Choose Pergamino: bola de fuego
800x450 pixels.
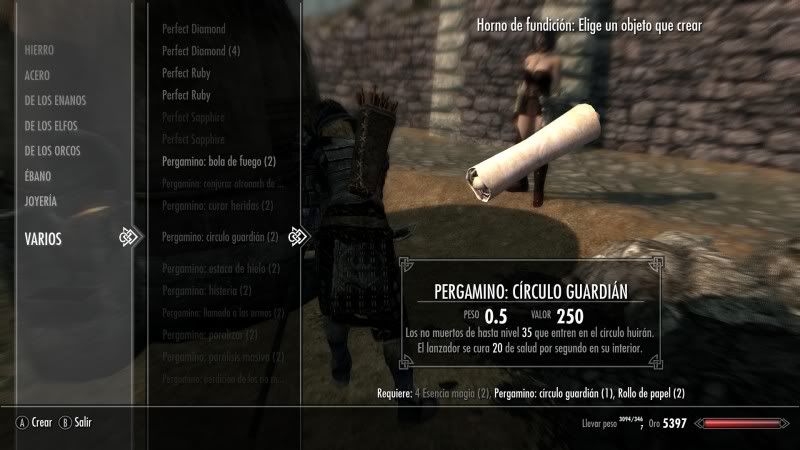click(218, 161)
